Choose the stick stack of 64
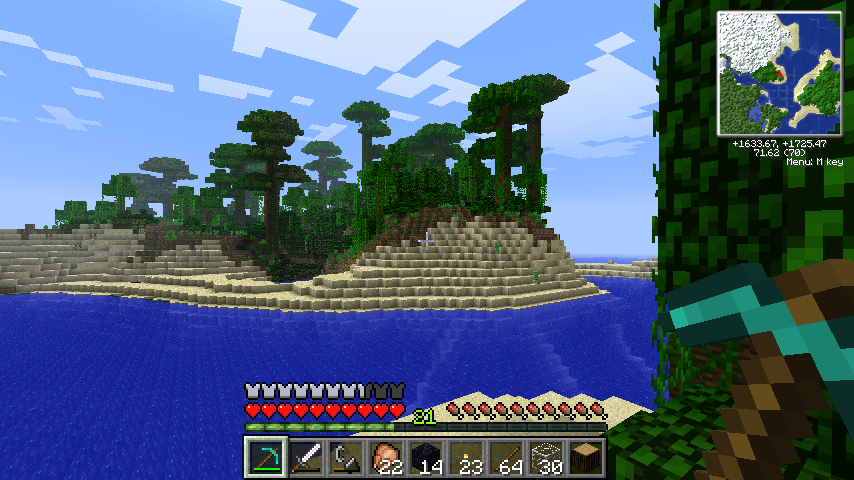The height and width of the screenshot is (480, 854). (506, 458)
